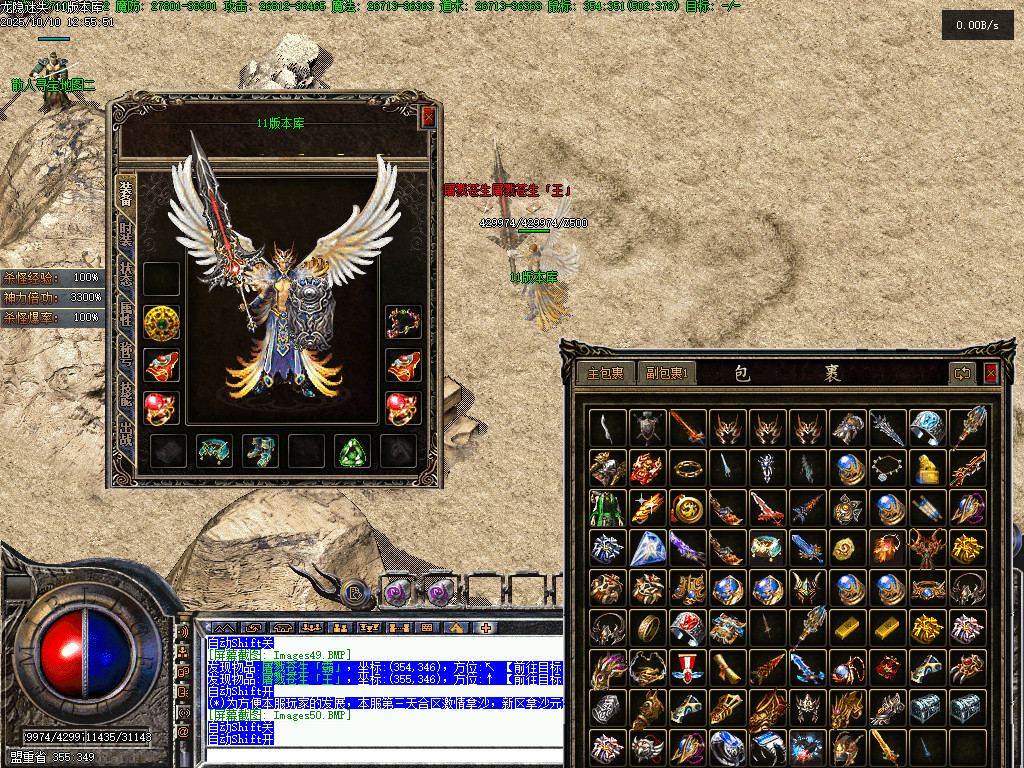The image size is (1024, 768).
Task: Select the equipped green triangular gem slot
Action: pyautogui.click(x=351, y=452)
